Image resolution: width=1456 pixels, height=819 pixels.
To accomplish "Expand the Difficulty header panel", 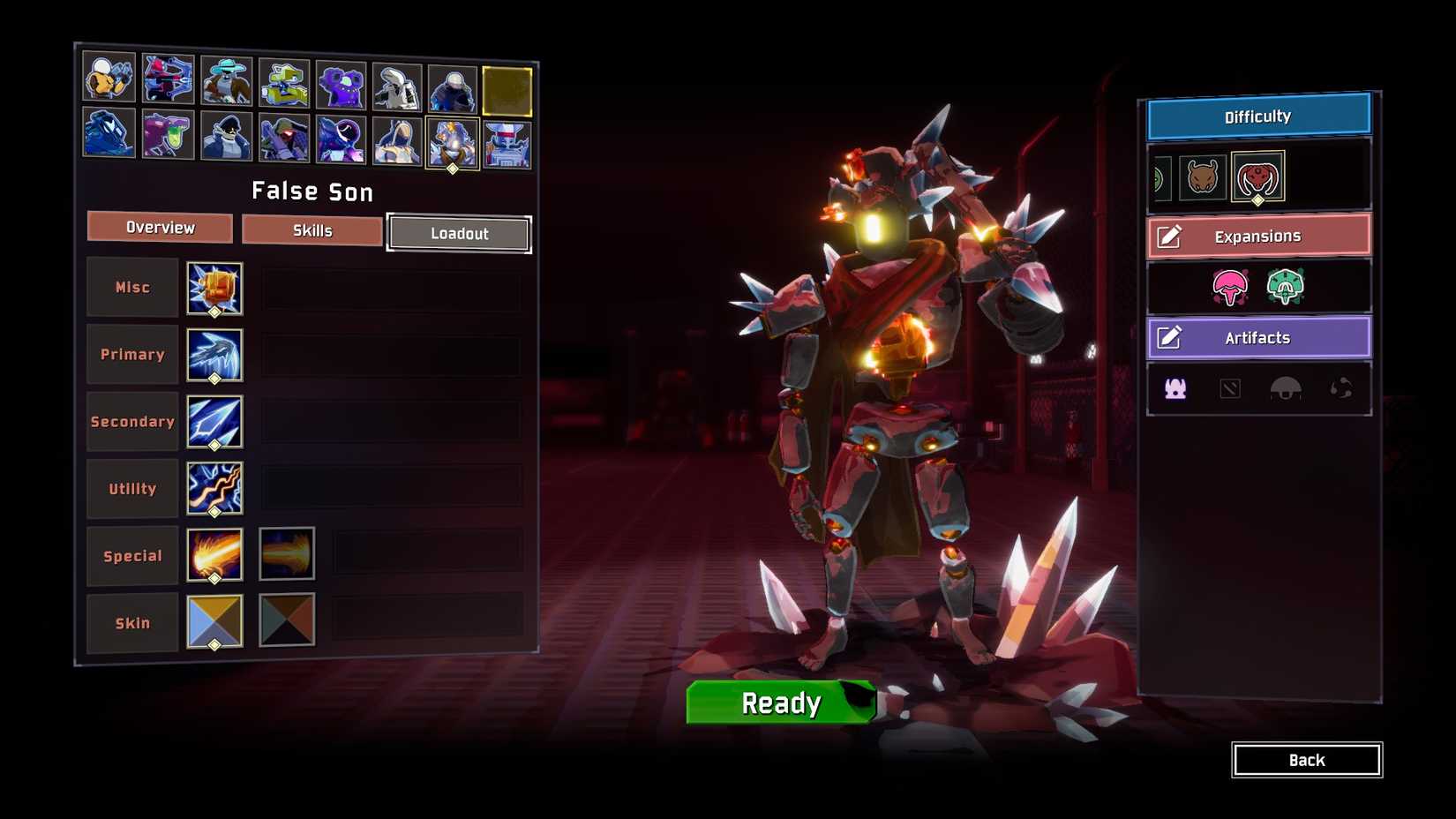I will pyautogui.click(x=1257, y=116).
